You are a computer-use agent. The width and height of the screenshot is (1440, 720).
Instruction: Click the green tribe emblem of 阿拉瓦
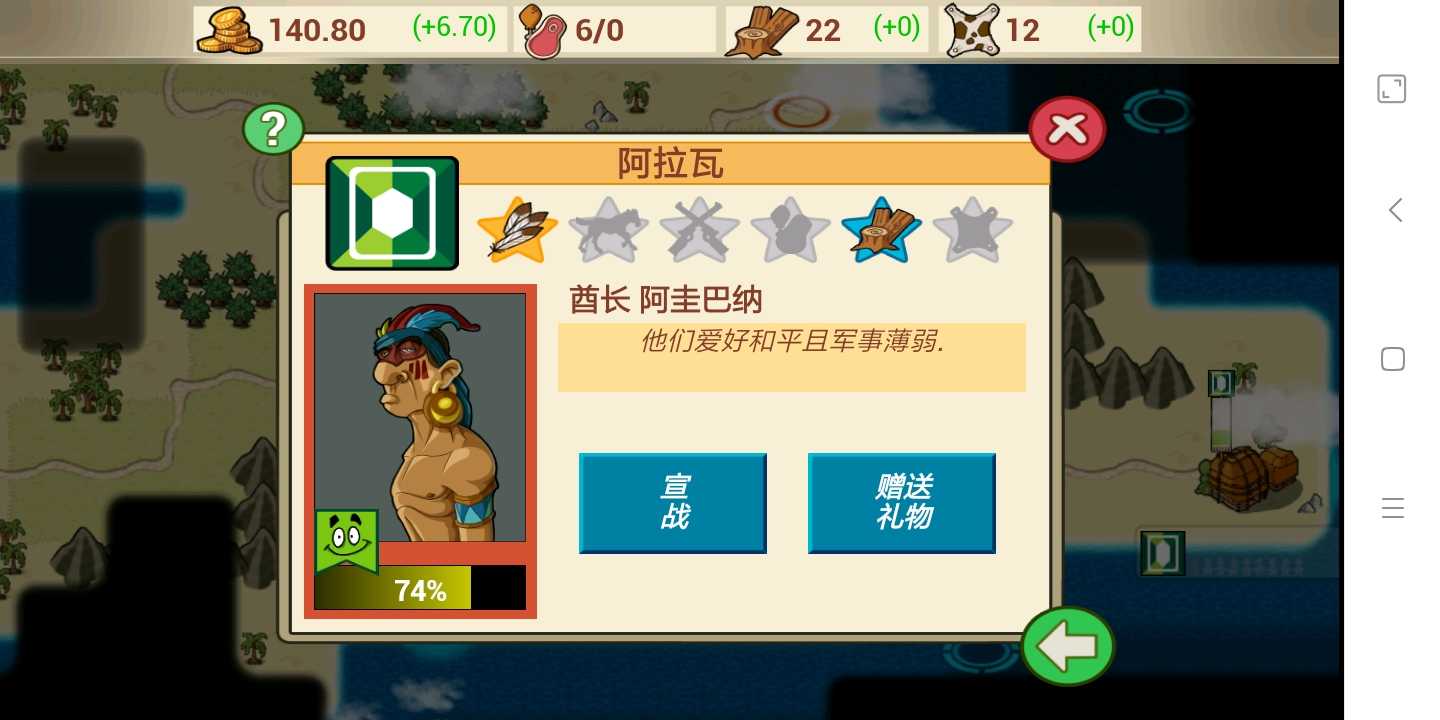click(x=391, y=212)
